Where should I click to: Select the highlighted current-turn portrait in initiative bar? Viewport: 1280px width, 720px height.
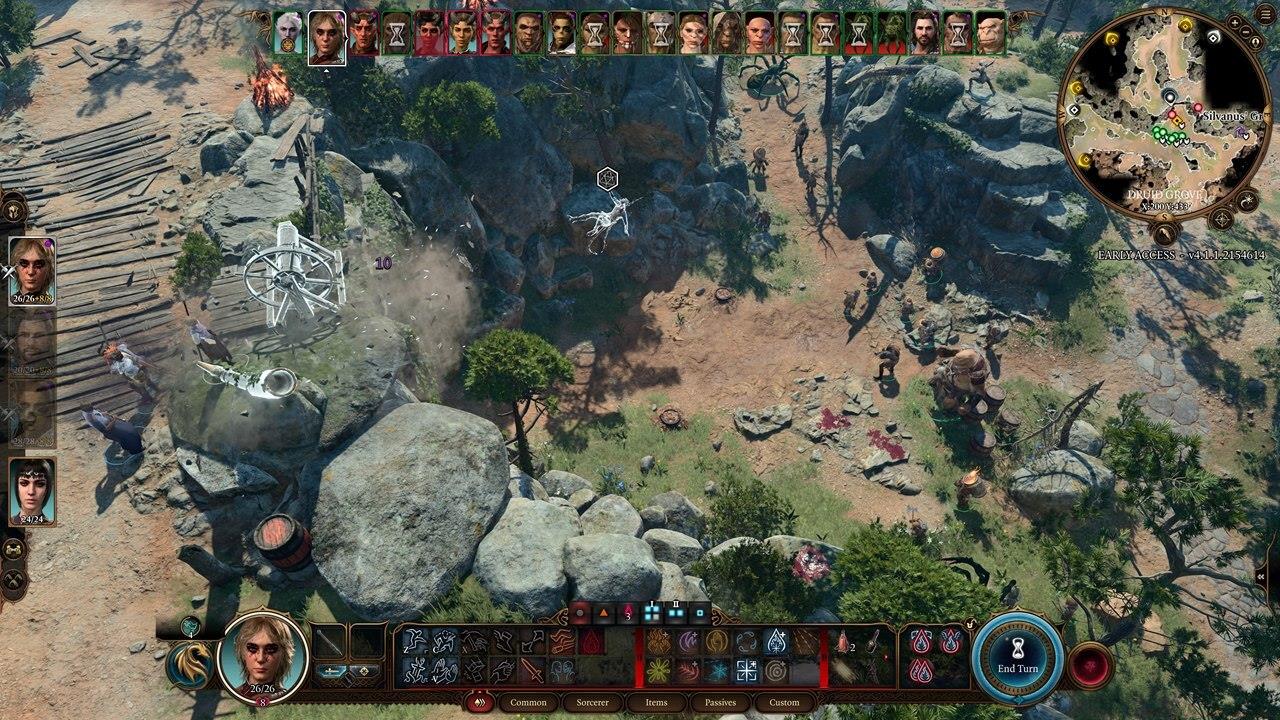coord(327,36)
